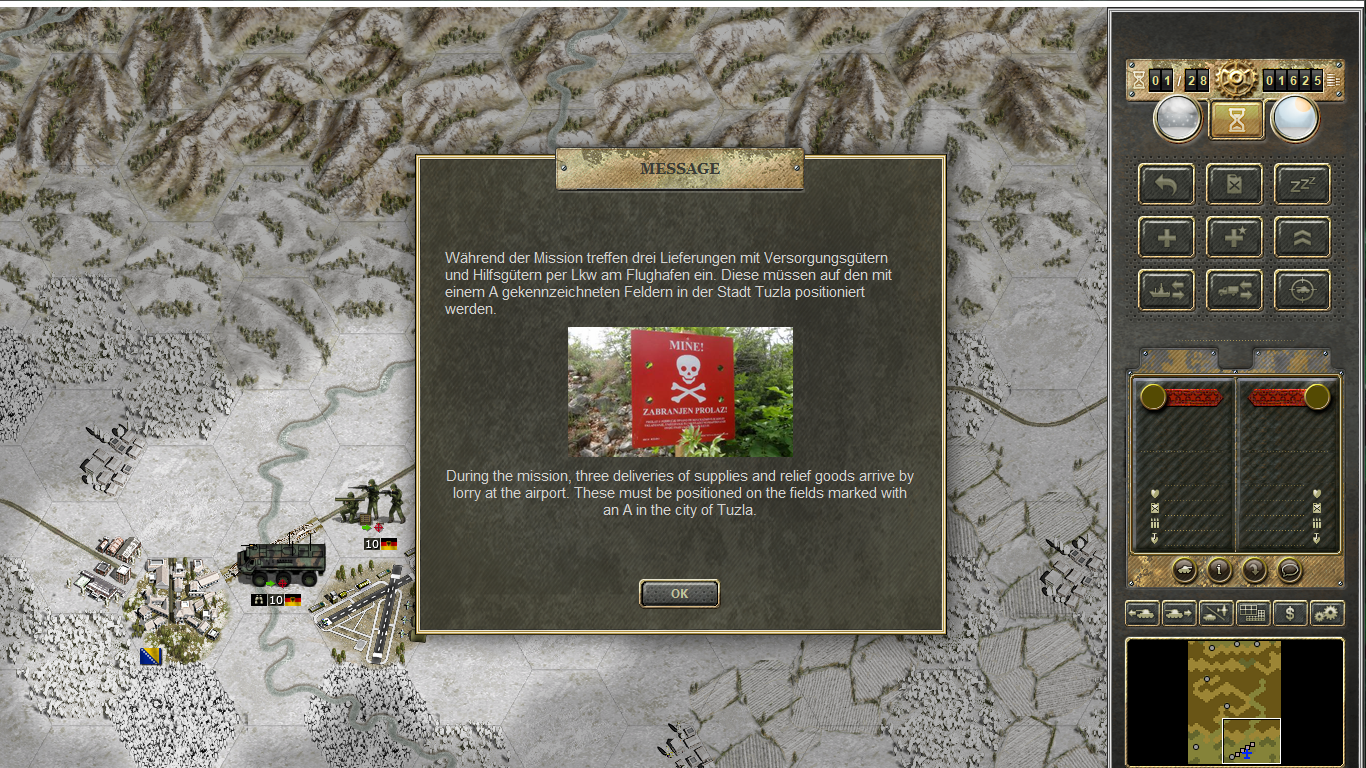
Task: Select the next unit tank button
Action: pyautogui.click(x=1178, y=613)
